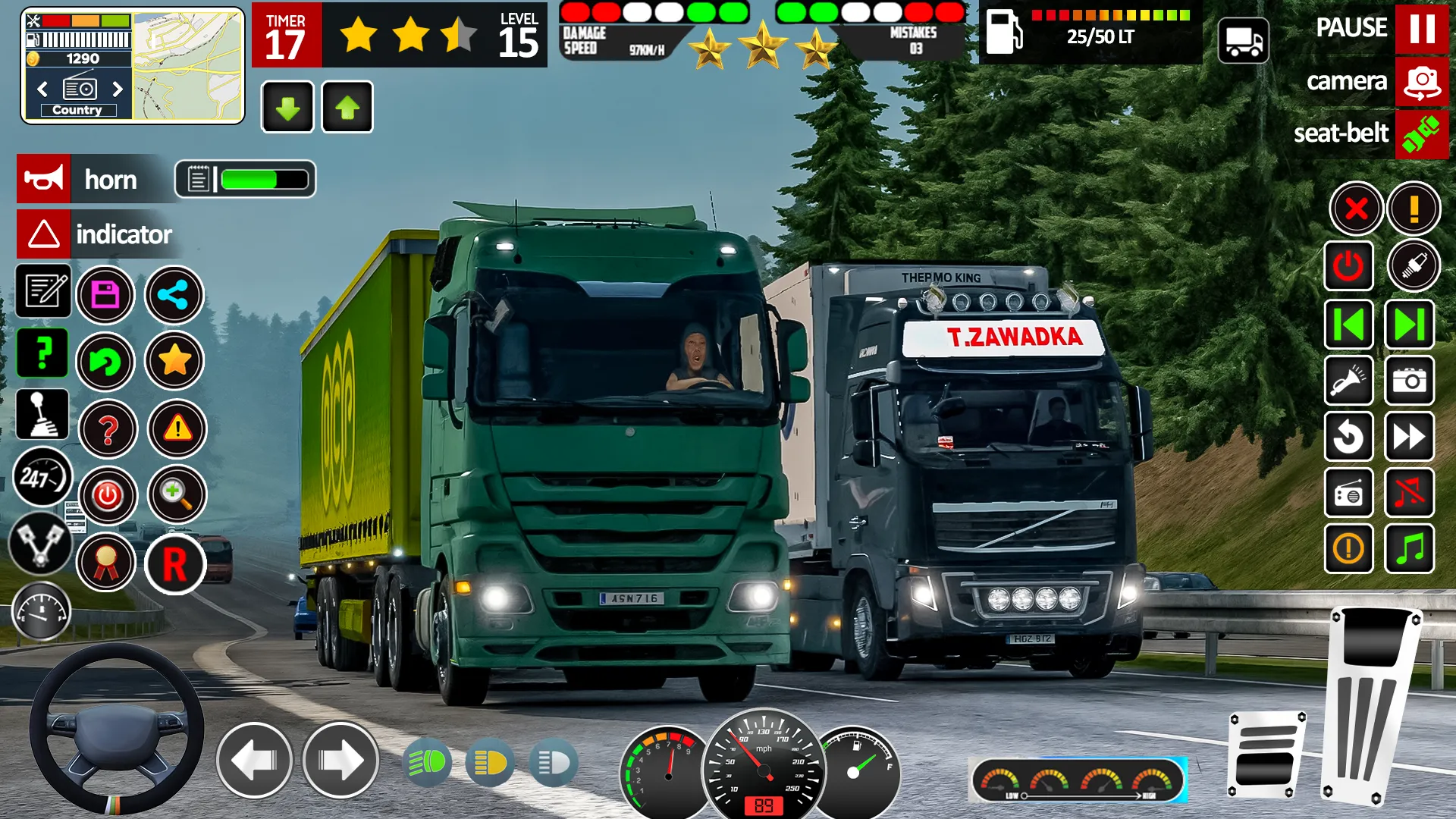Image resolution: width=1456 pixels, height=819 pixels.
Task: Open the engine pistons panel icon
Action: tap(43, 542)
